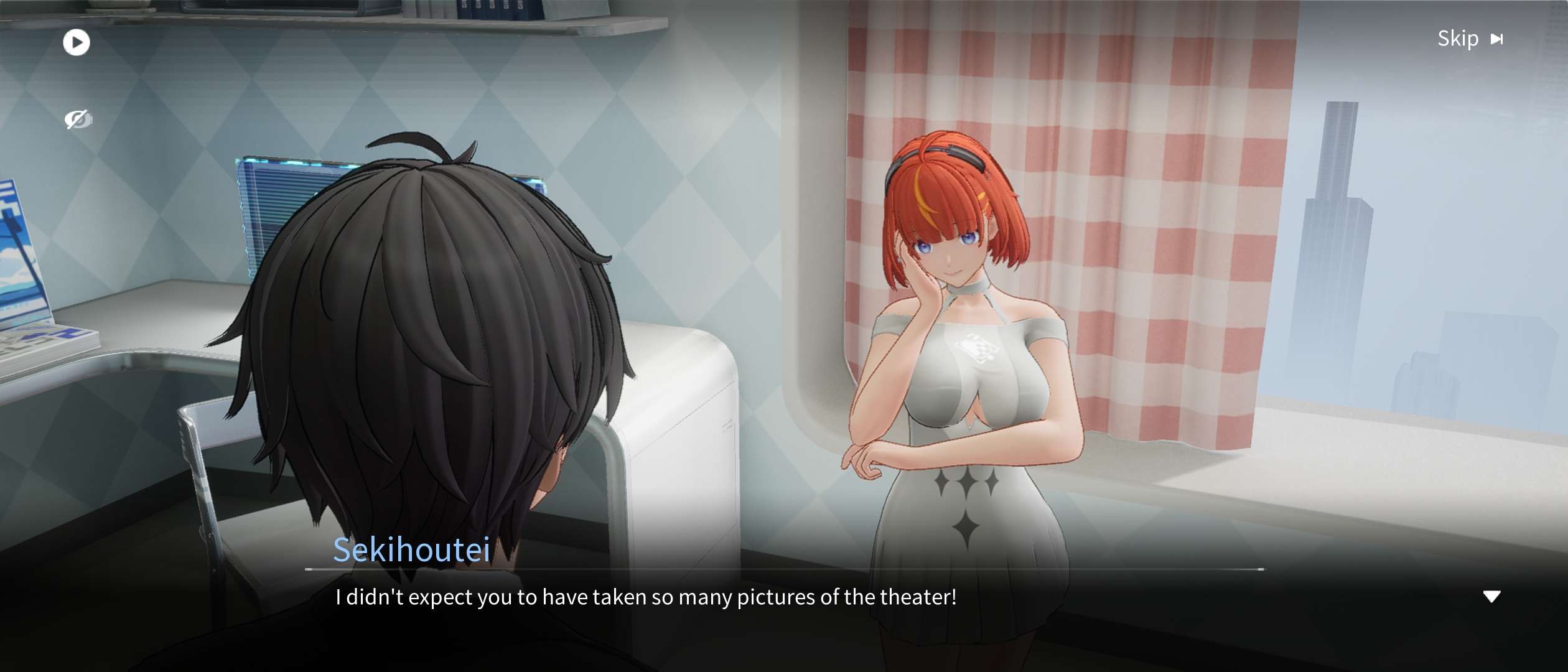Skip the dialogue cutscene
This screenshot has width=1568, height=672.
point(1470,39)
